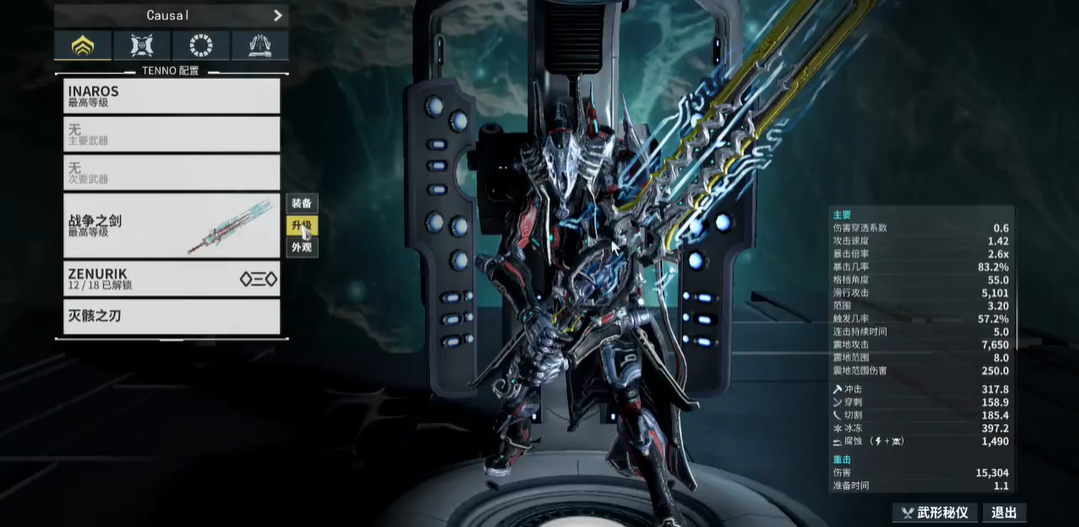
Task: Select the 战争之剑 melee weapon slot
Action: coord(168,226)
